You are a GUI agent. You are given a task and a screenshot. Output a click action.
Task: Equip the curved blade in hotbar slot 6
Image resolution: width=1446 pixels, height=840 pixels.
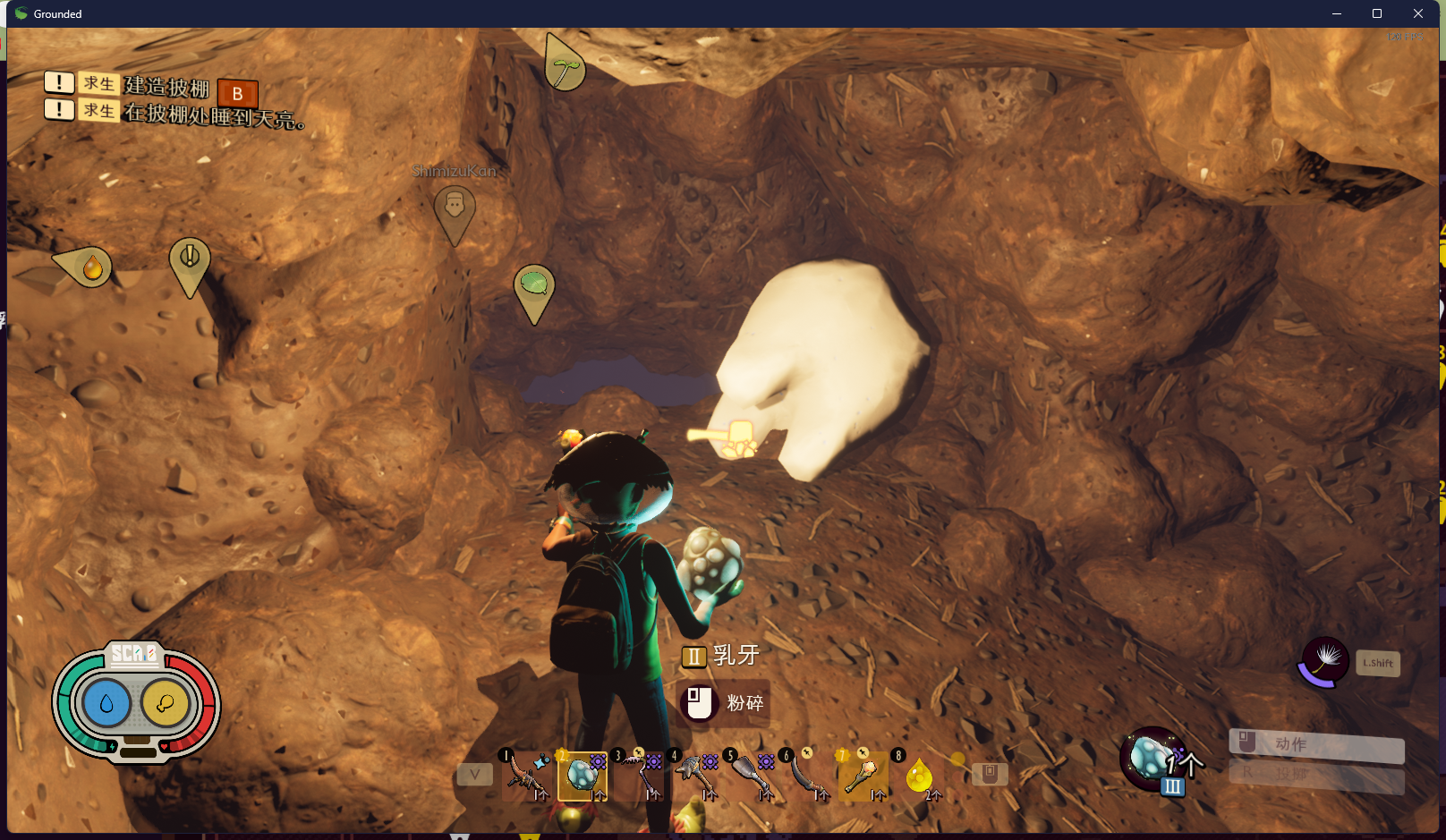click(807, 775)
